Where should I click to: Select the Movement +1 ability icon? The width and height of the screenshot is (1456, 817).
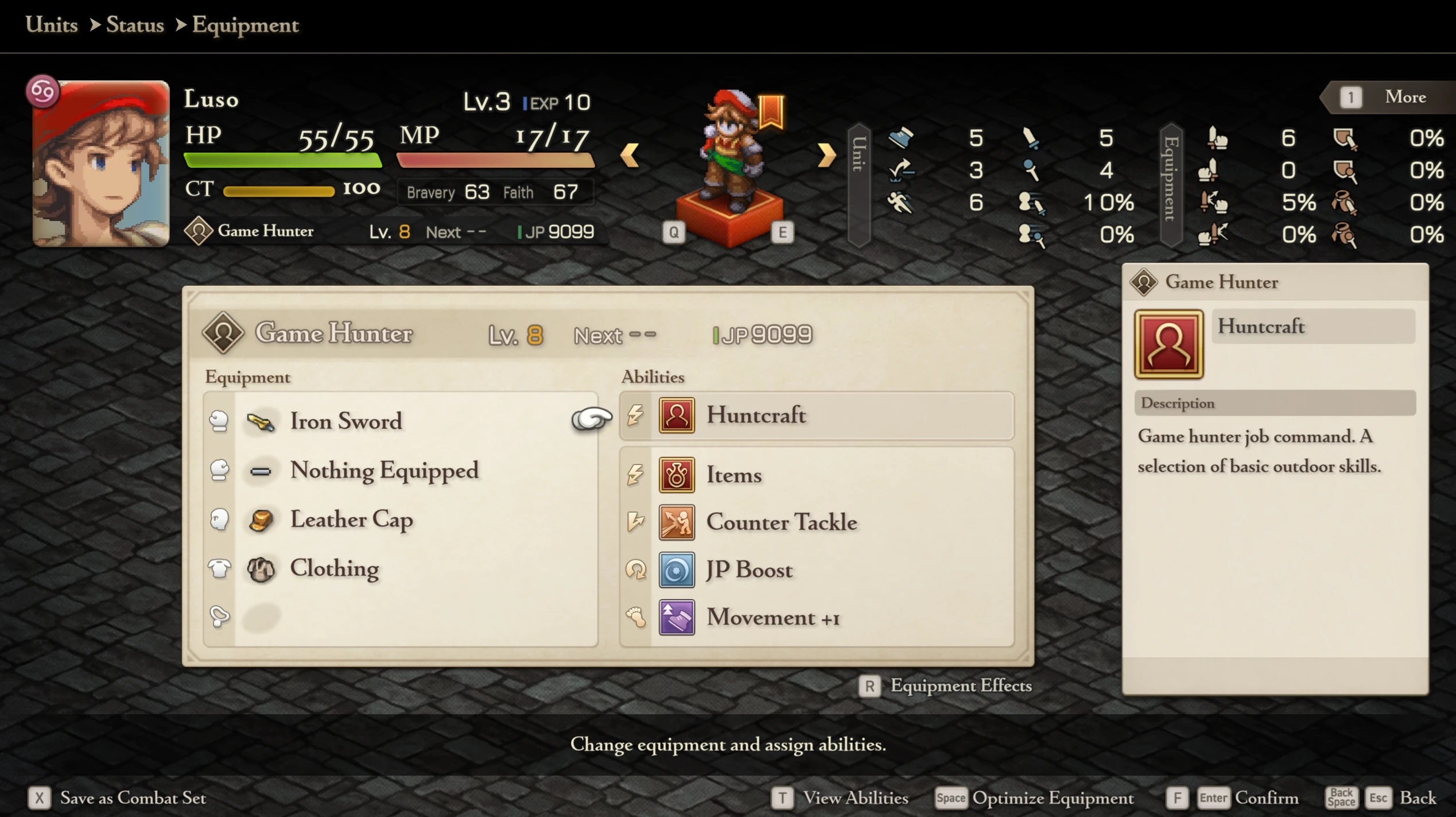(677, 617)
